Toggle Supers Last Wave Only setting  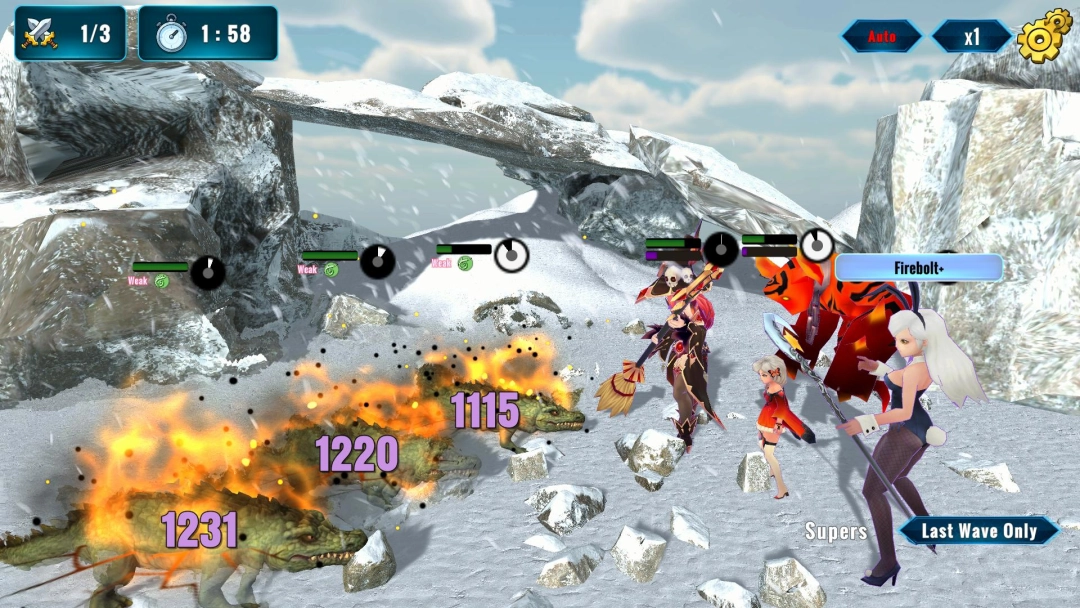click(978, 531)
